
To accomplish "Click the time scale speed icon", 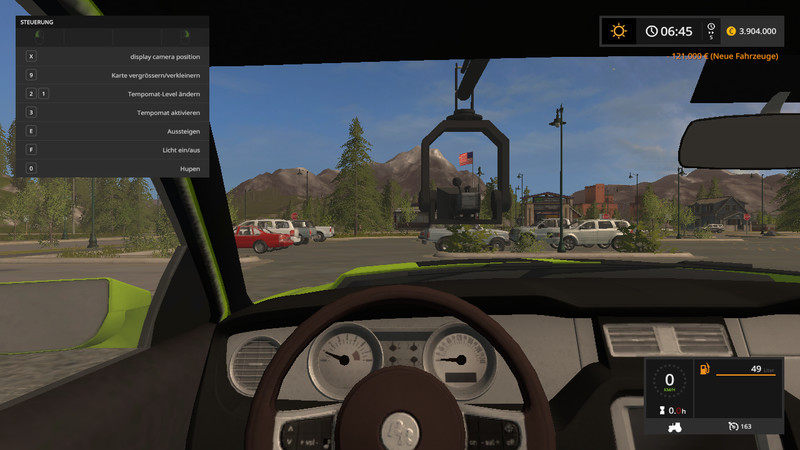I will (710, 31).
